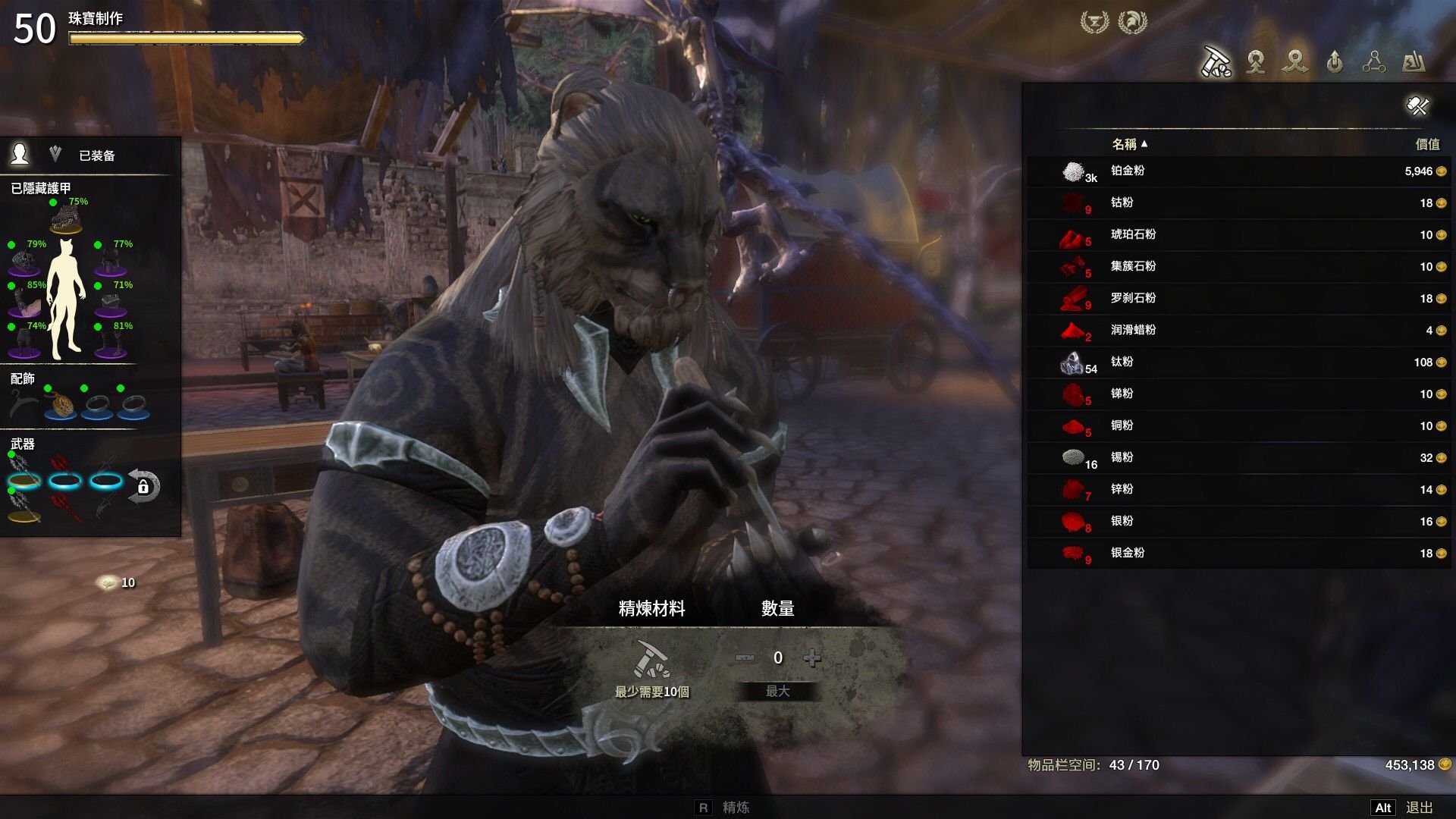Select the 铂金粉 row in the list
Viewport: 1456px width, 819px height.
(1238, 171)
